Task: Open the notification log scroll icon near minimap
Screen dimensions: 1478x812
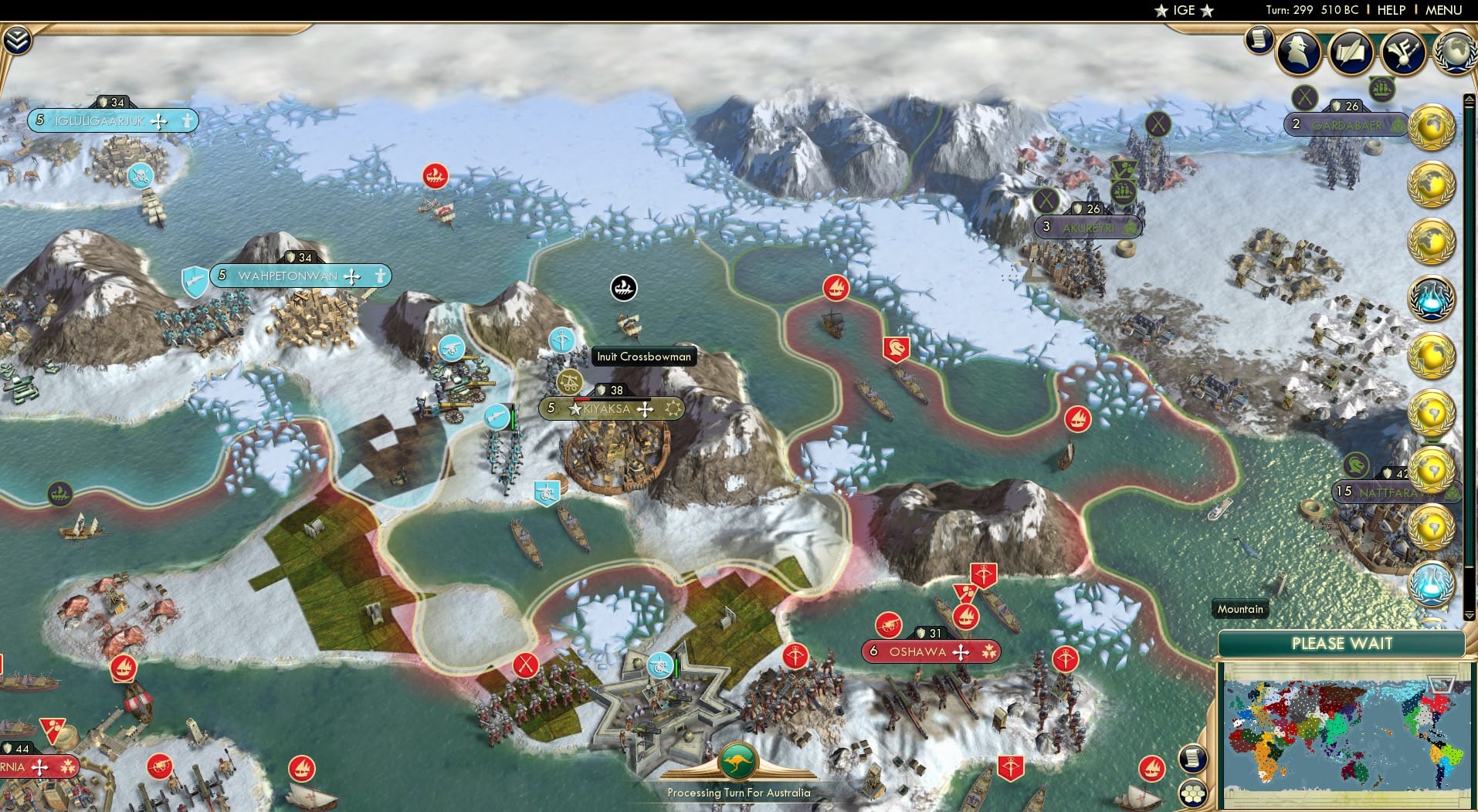Action: 1193,757
